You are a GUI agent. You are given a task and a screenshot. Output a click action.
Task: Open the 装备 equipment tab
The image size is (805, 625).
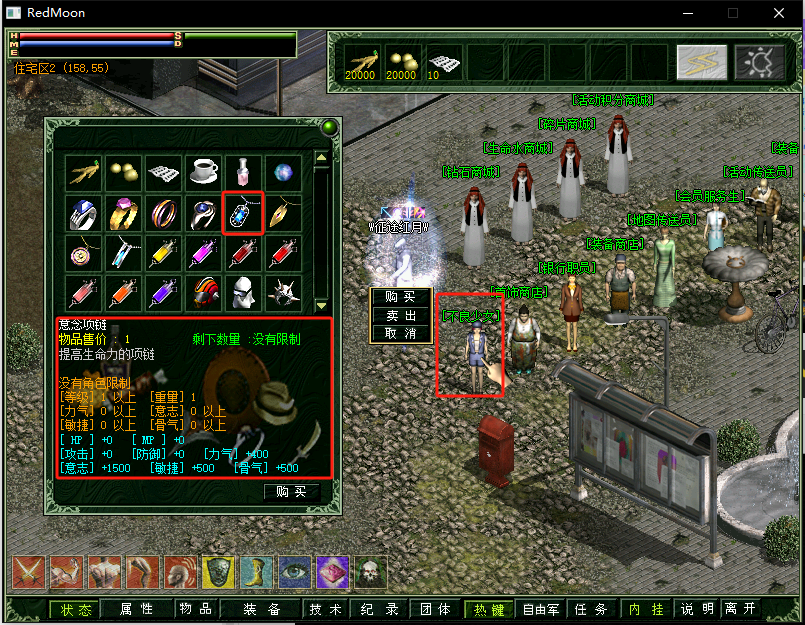[261, 609]
